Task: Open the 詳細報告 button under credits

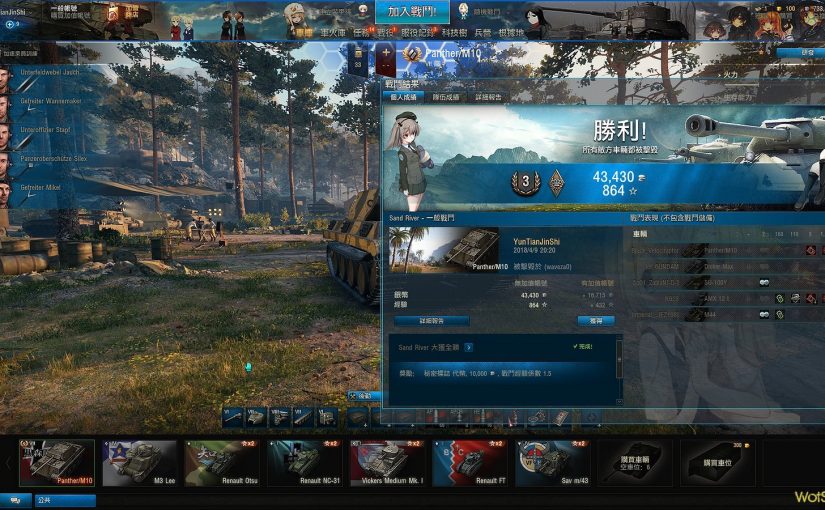Action: click(431, 321)
